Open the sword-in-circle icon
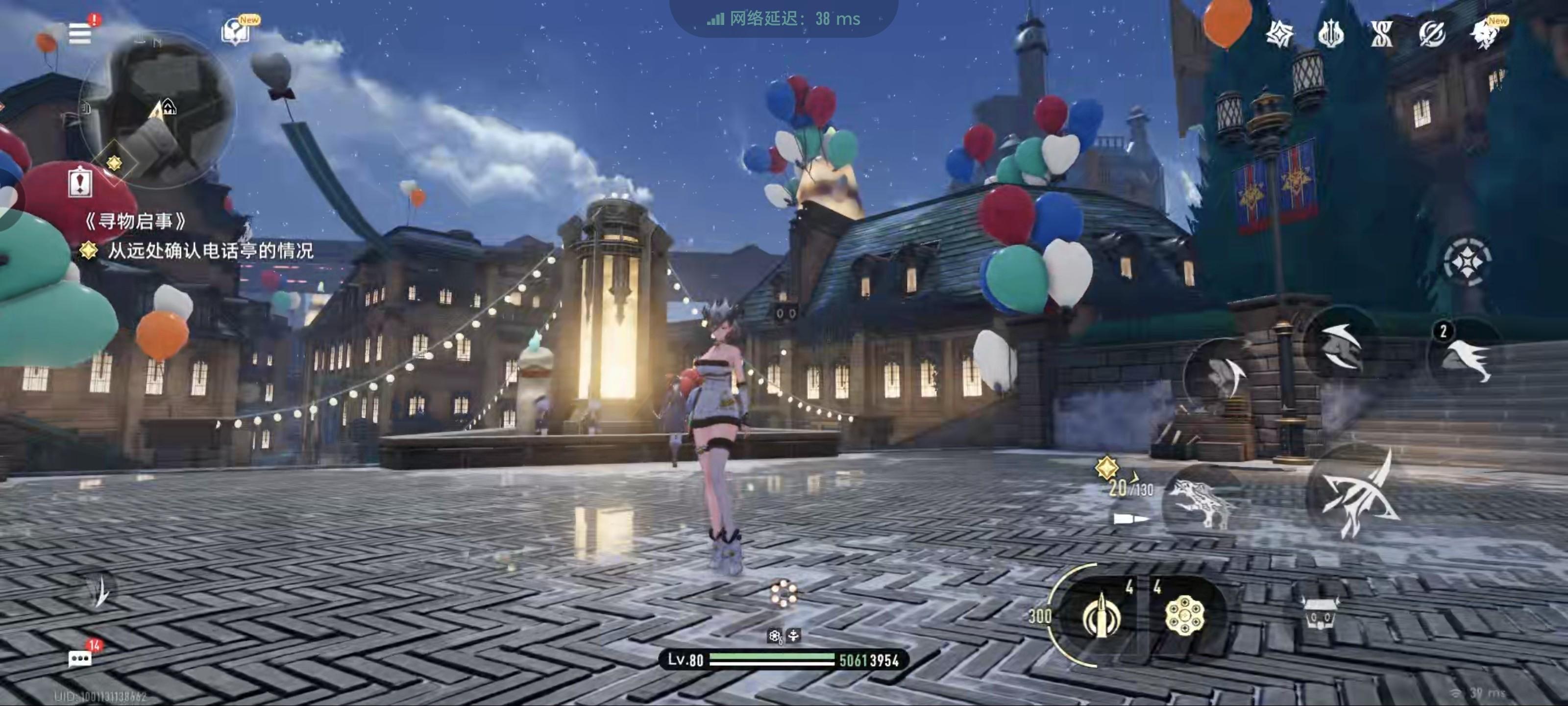 [1432, 34]
